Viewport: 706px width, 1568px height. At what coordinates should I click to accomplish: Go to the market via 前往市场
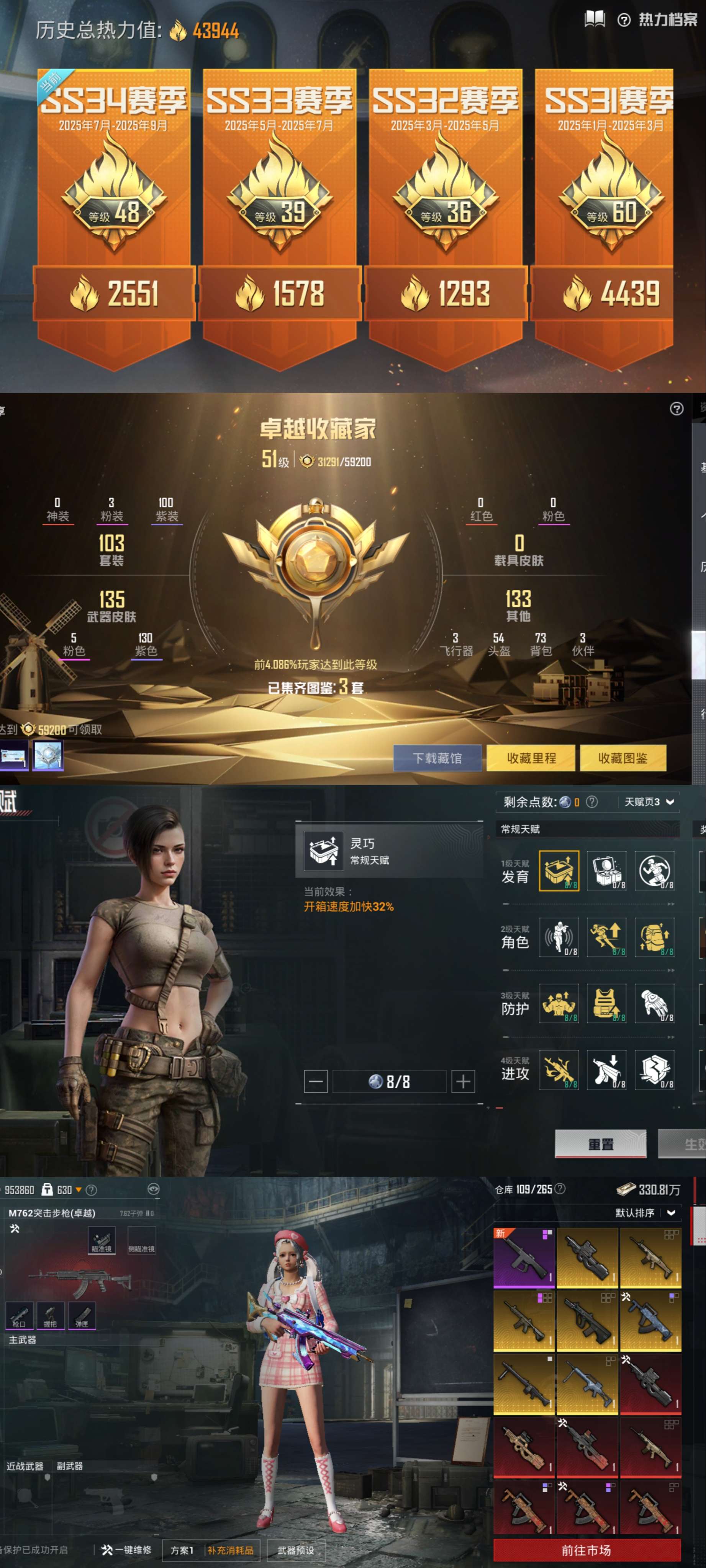click(586, 1550)
